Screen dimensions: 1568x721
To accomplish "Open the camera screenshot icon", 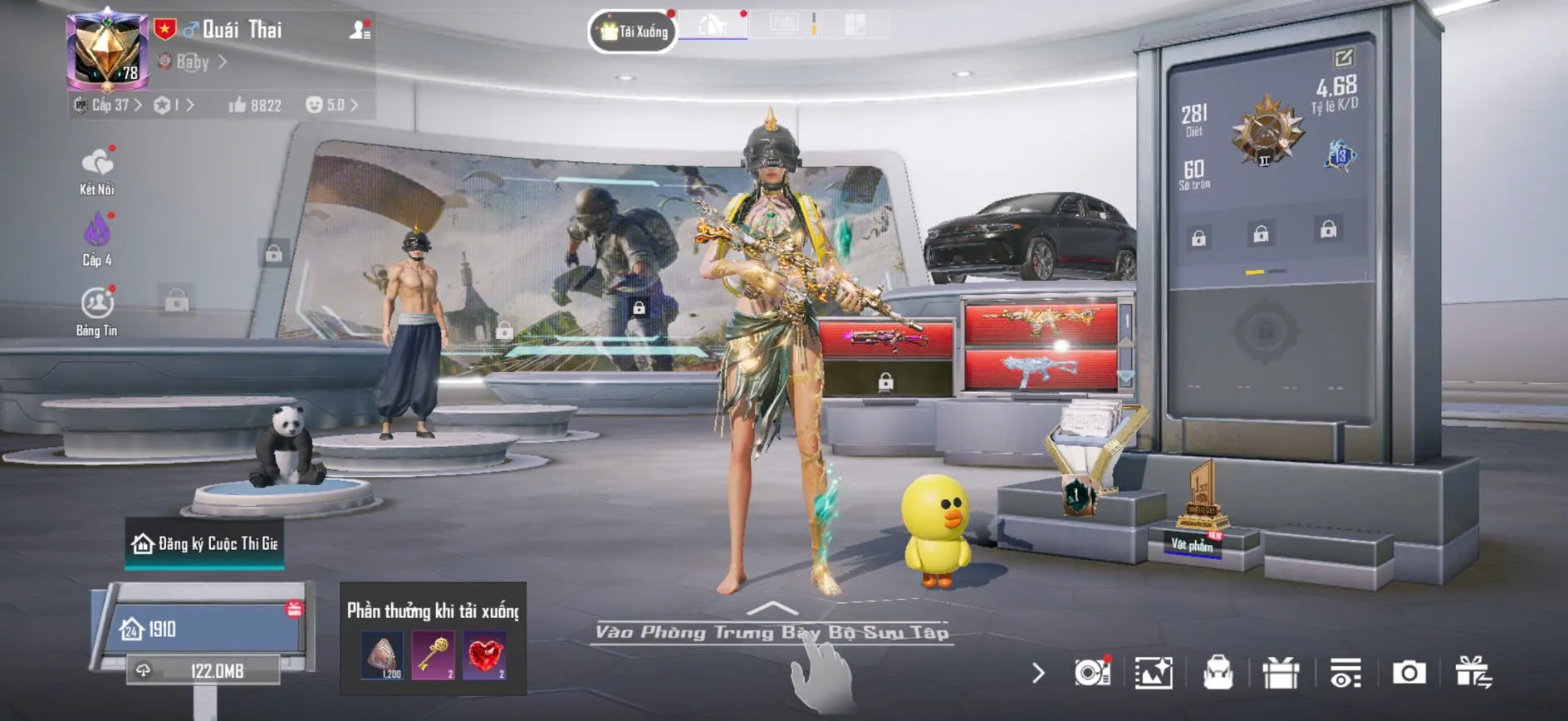I will 1409,673.
